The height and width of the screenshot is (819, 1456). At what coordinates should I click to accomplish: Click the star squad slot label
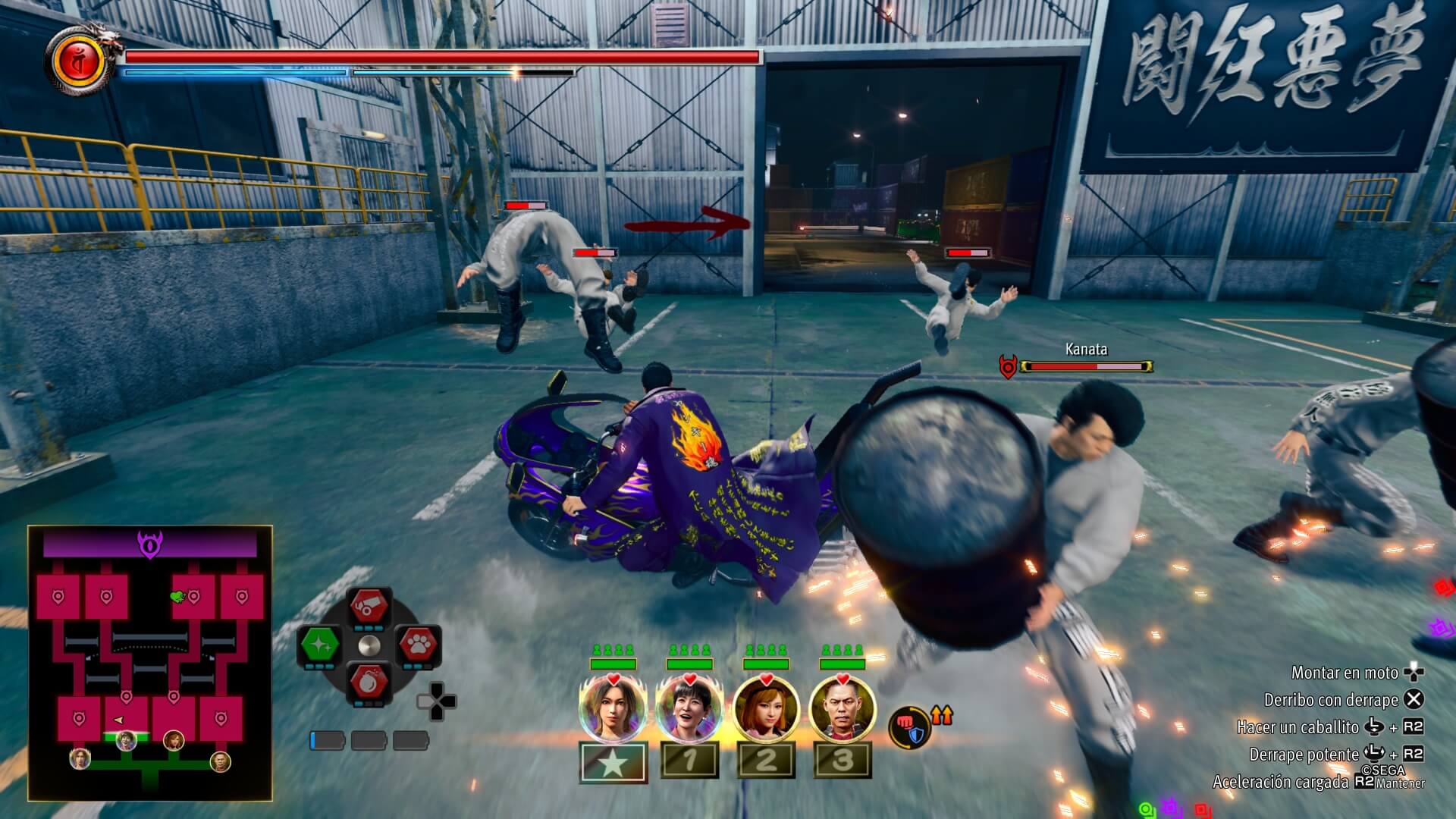[x=613, y=761]
